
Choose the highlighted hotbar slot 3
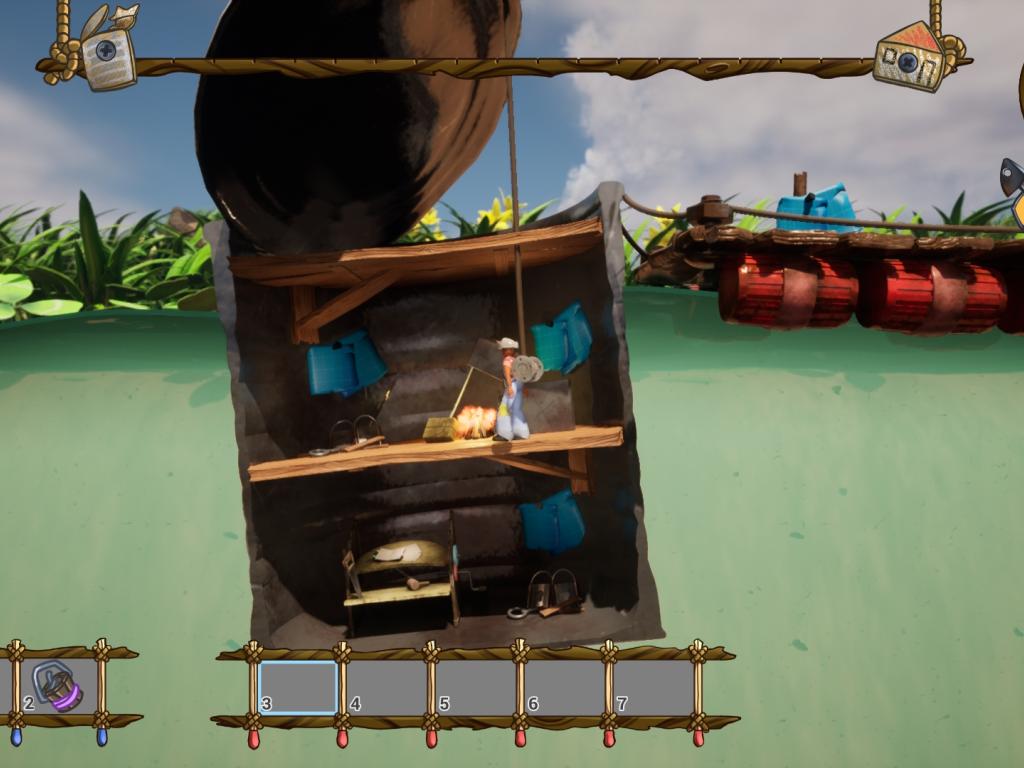[298, 687]
